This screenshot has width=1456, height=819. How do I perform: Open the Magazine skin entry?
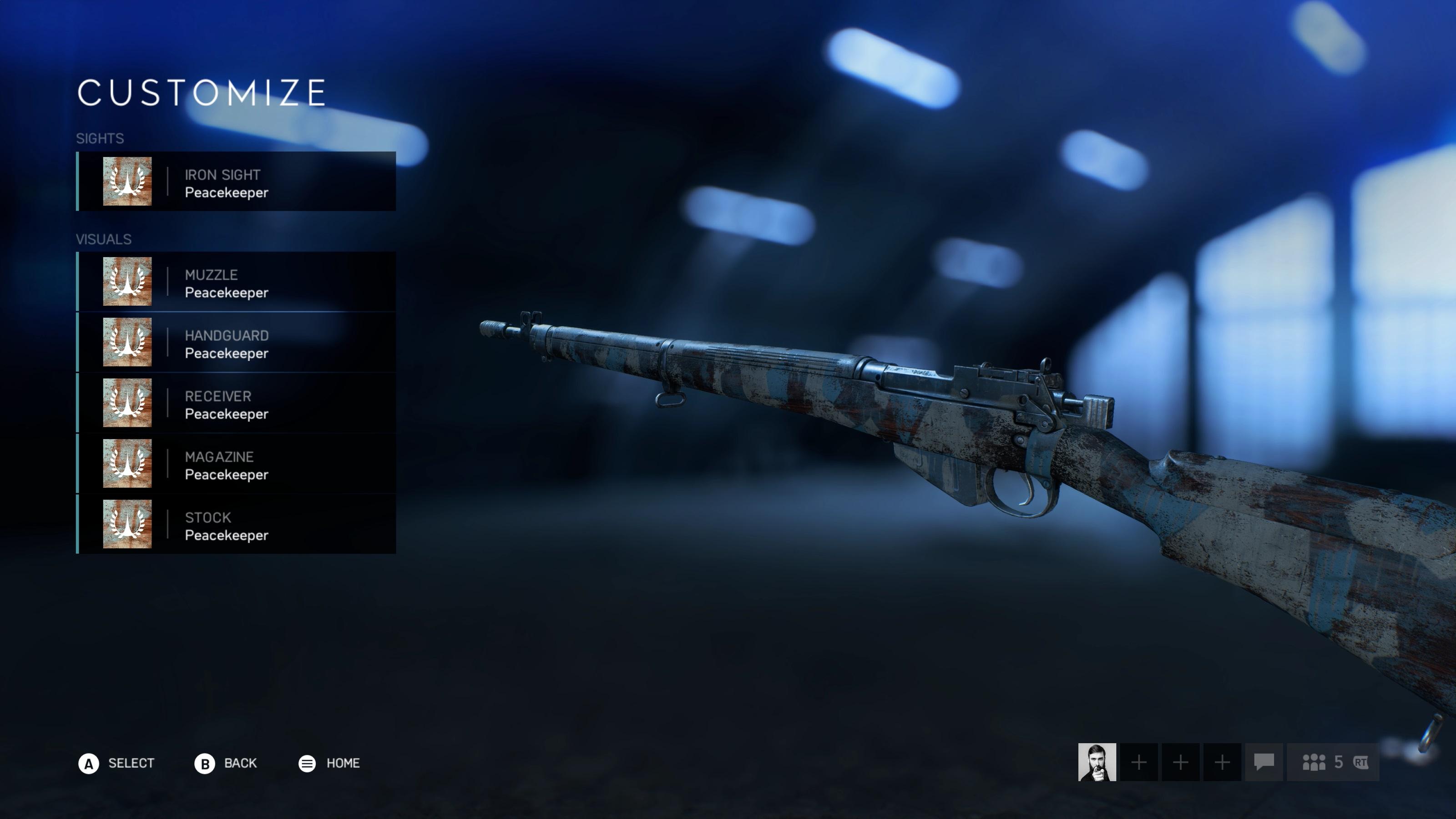(x=236, y=464)
